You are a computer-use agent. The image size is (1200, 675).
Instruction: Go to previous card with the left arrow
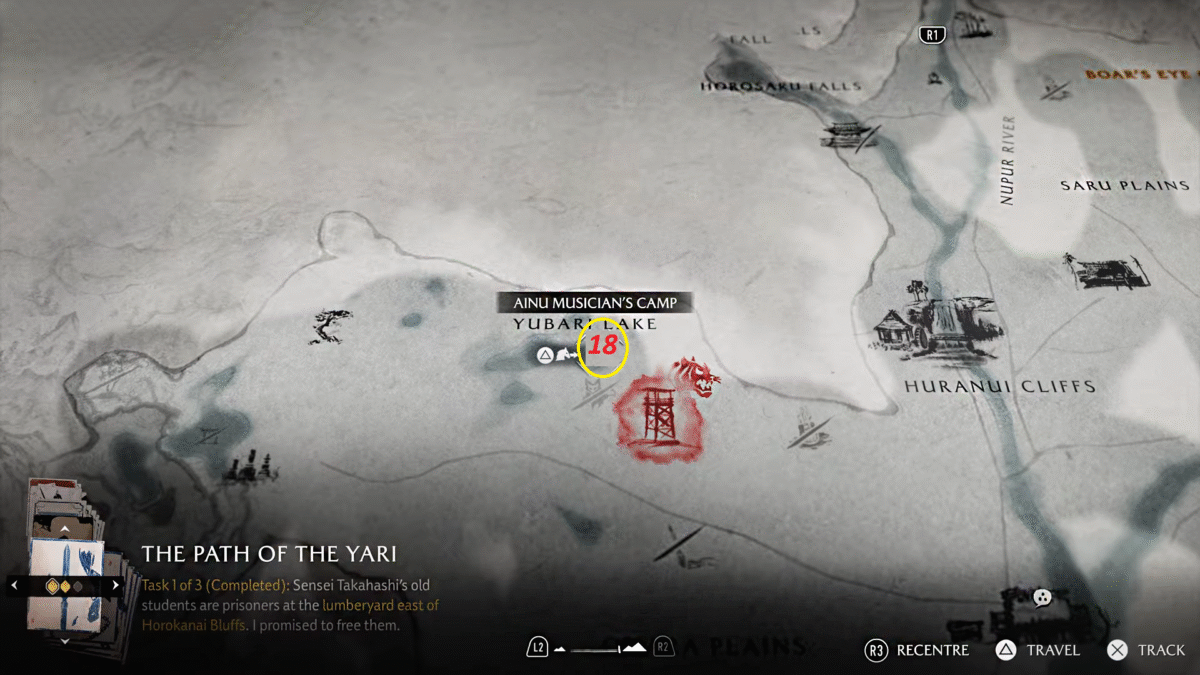(13, 585)
